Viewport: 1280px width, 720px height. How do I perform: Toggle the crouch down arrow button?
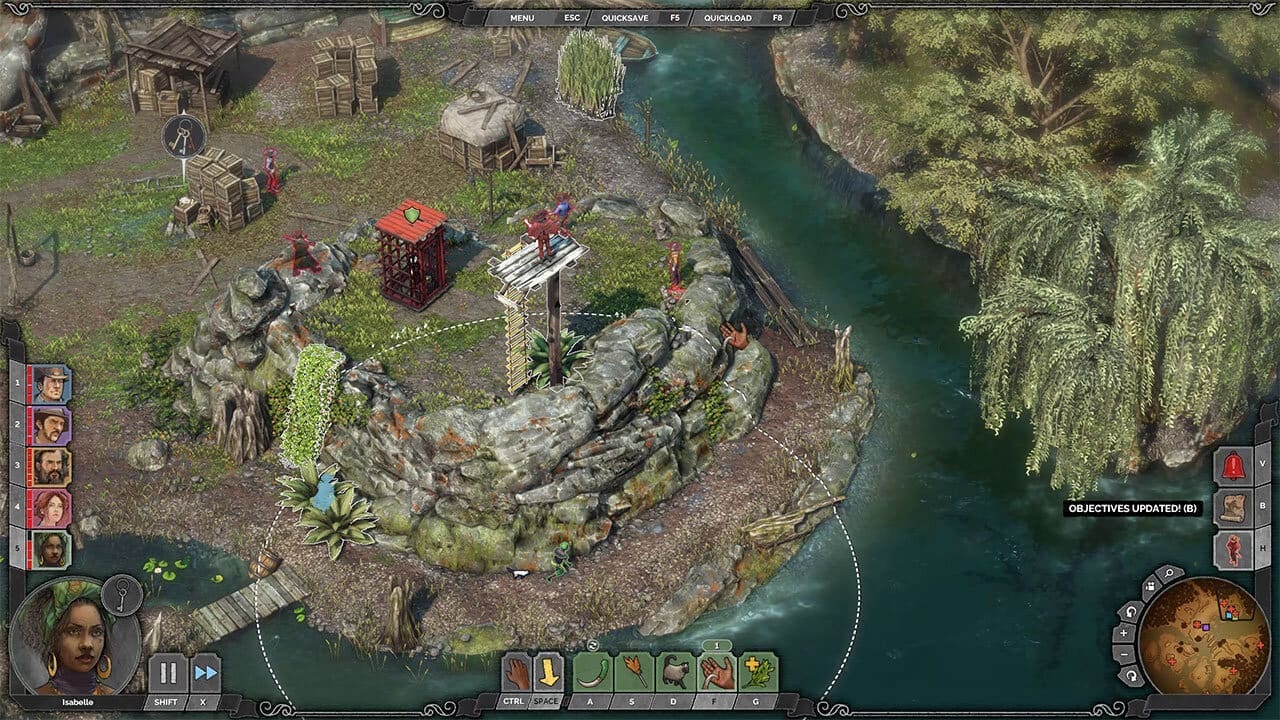pyautogui.click(x=548, y=672)
